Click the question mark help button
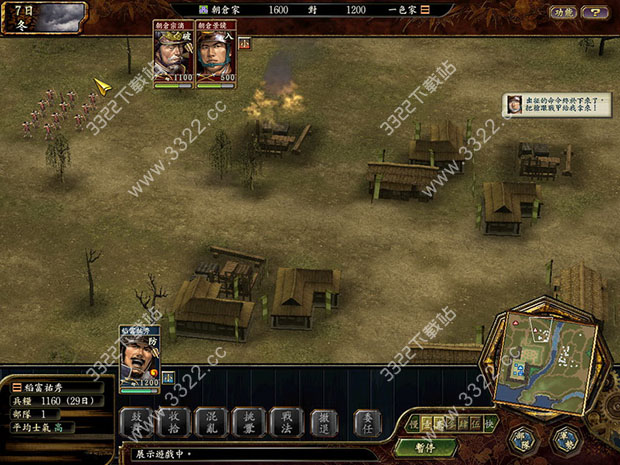This screenshot has height=465, width=620. (597, 12)
